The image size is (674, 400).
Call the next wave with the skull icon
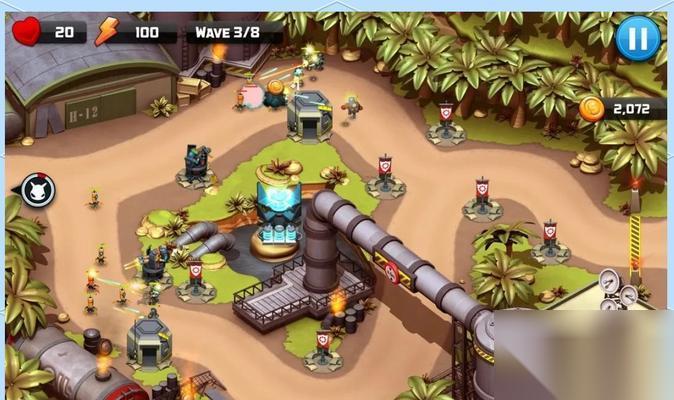pyautogui.click(x=38, y=189)
